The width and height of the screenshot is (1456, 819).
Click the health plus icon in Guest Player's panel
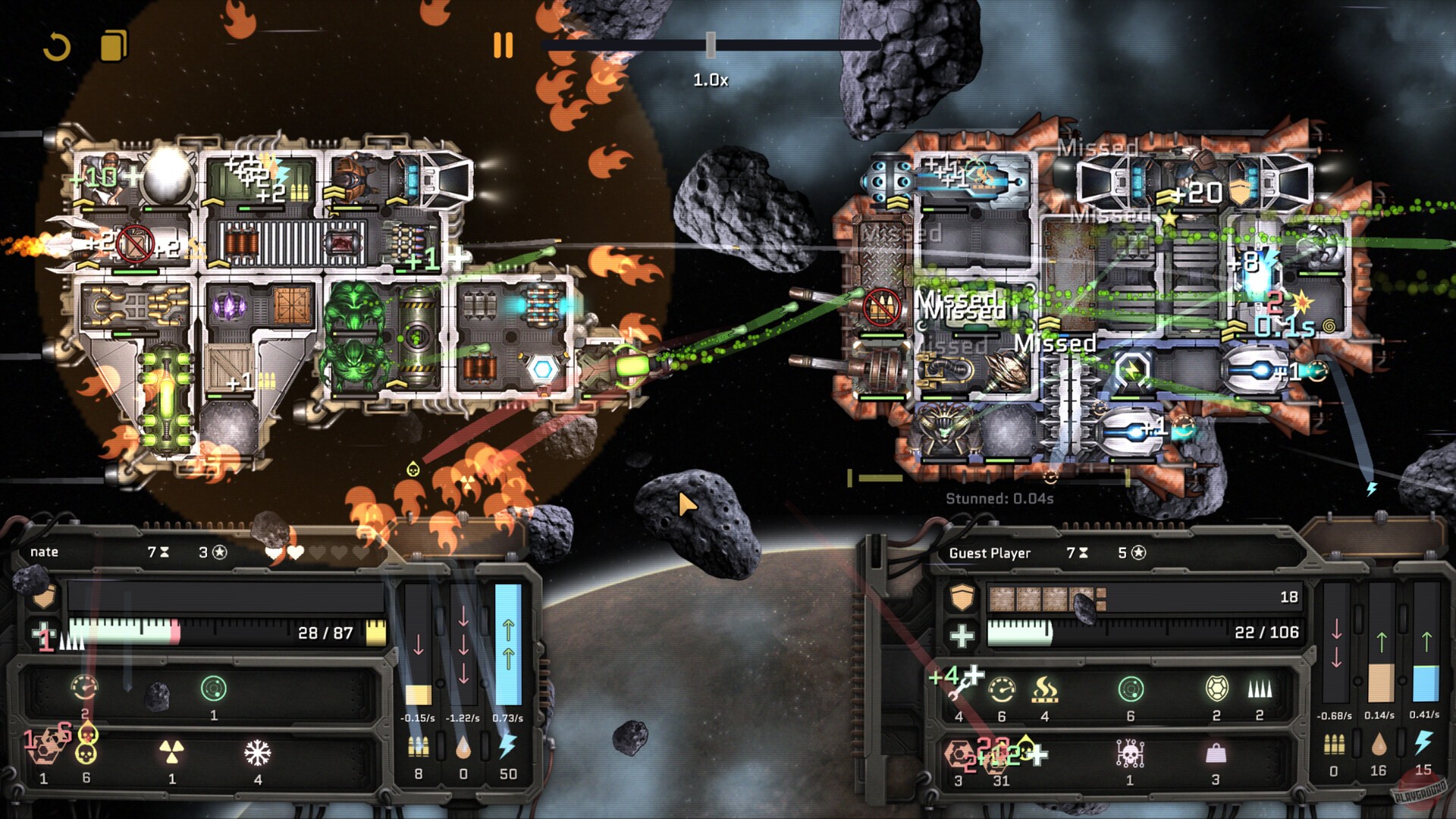962,635
